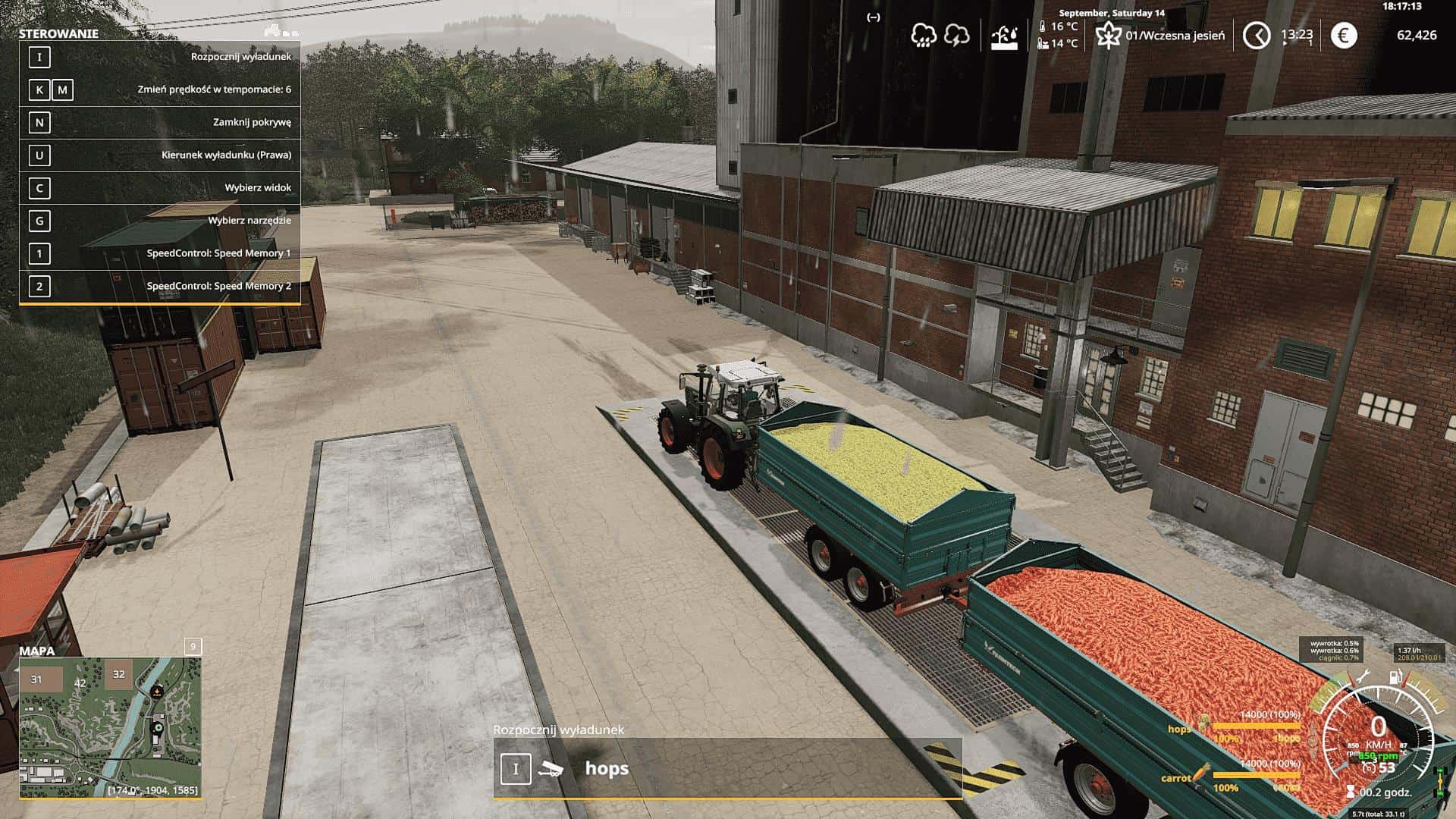
Task: Select the rain cloud weather forecast icon
Action: [924, 36]
